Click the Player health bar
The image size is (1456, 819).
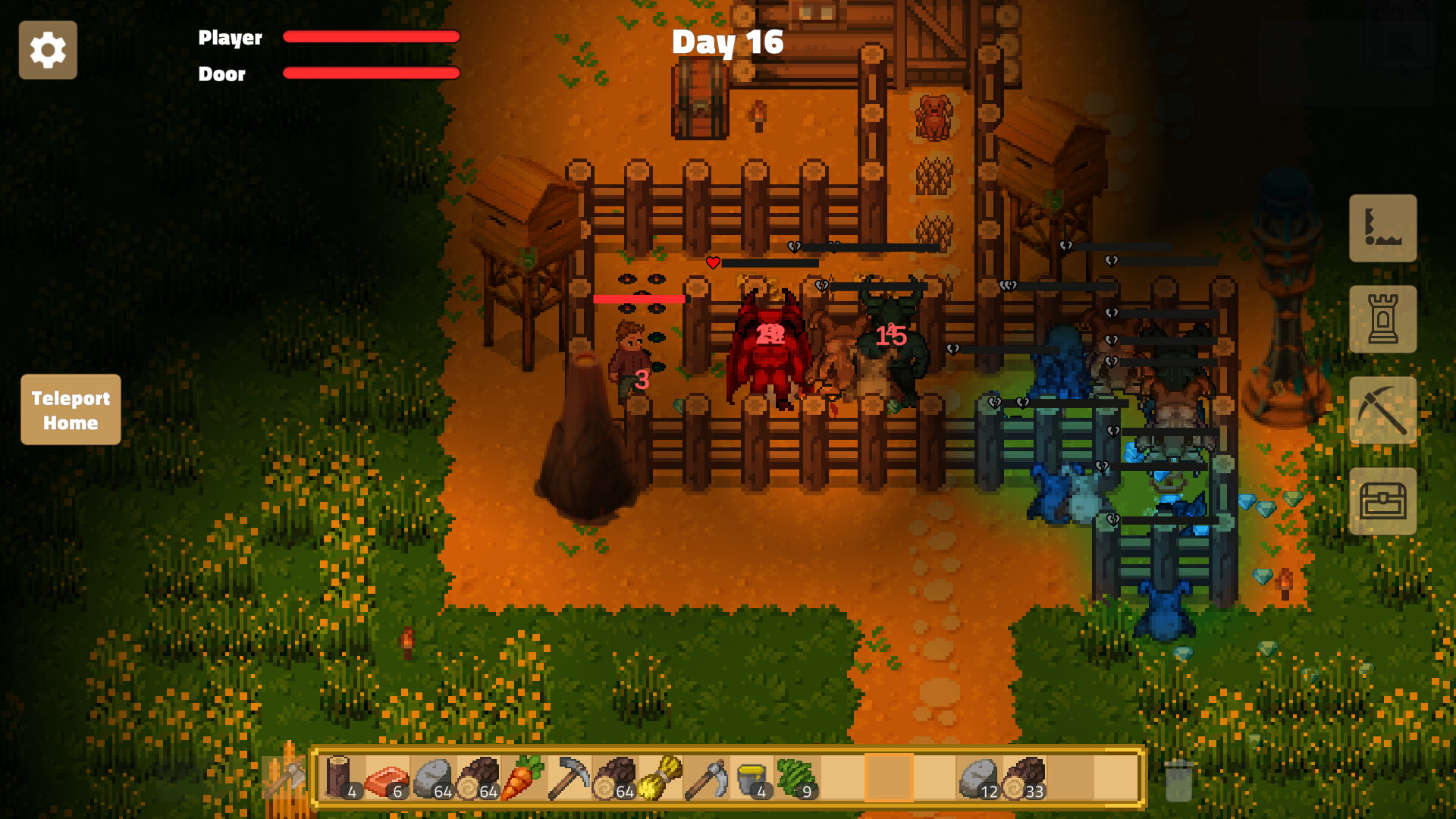(x=370, y=36)
